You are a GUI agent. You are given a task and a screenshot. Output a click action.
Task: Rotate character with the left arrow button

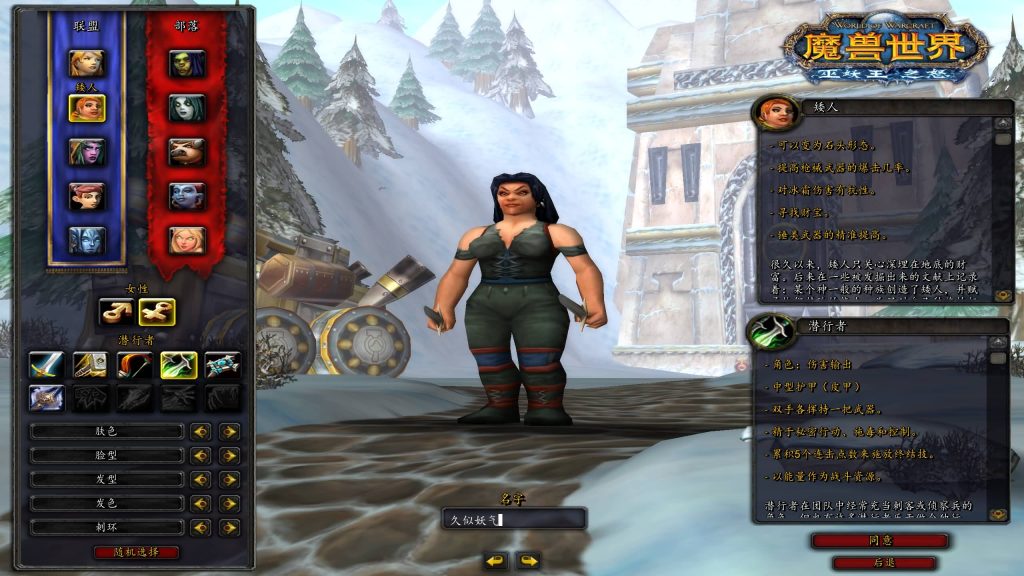pos(495,561)
